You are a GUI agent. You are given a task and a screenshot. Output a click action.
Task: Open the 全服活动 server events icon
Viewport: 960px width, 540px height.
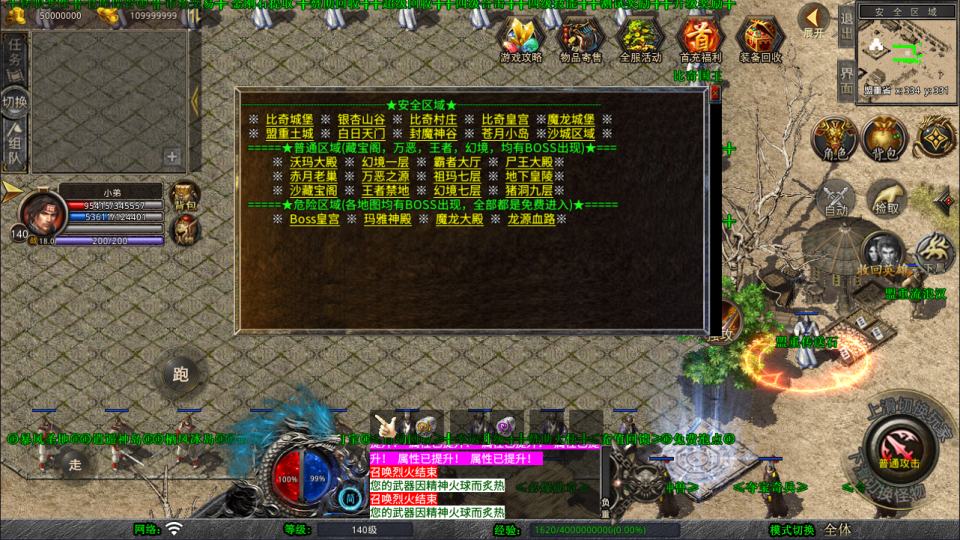[x=640, y=39]
